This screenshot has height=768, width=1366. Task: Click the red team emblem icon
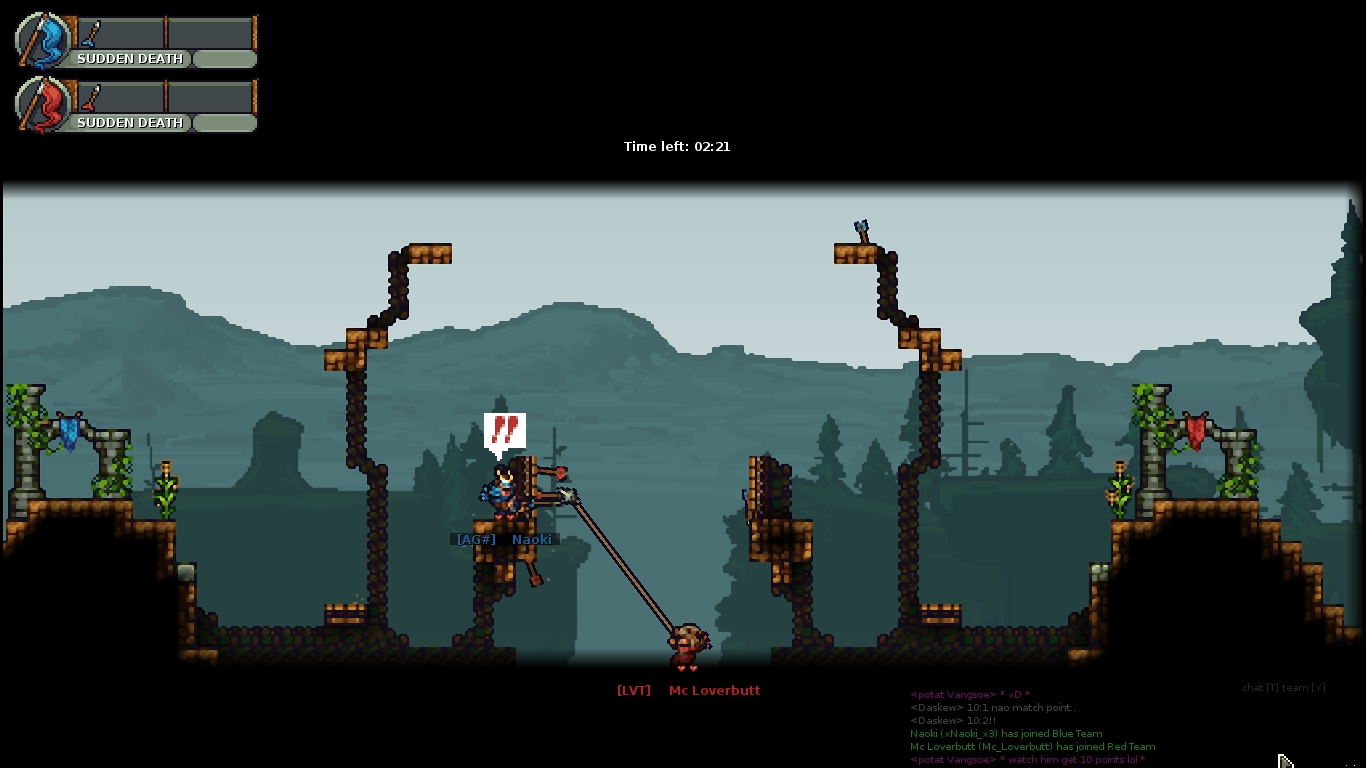(44, 105)
